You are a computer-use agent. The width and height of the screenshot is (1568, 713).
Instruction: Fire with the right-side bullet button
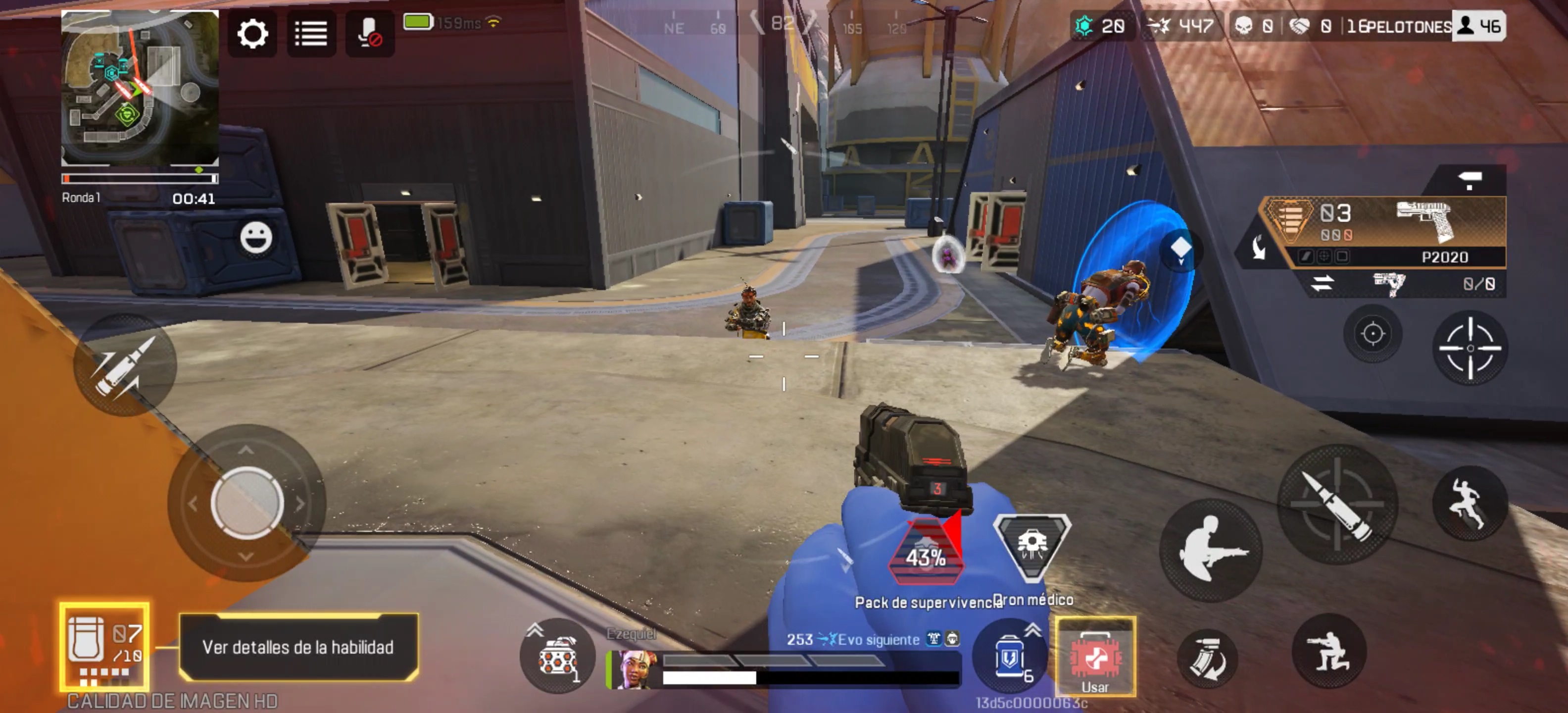click(1337, 504)
